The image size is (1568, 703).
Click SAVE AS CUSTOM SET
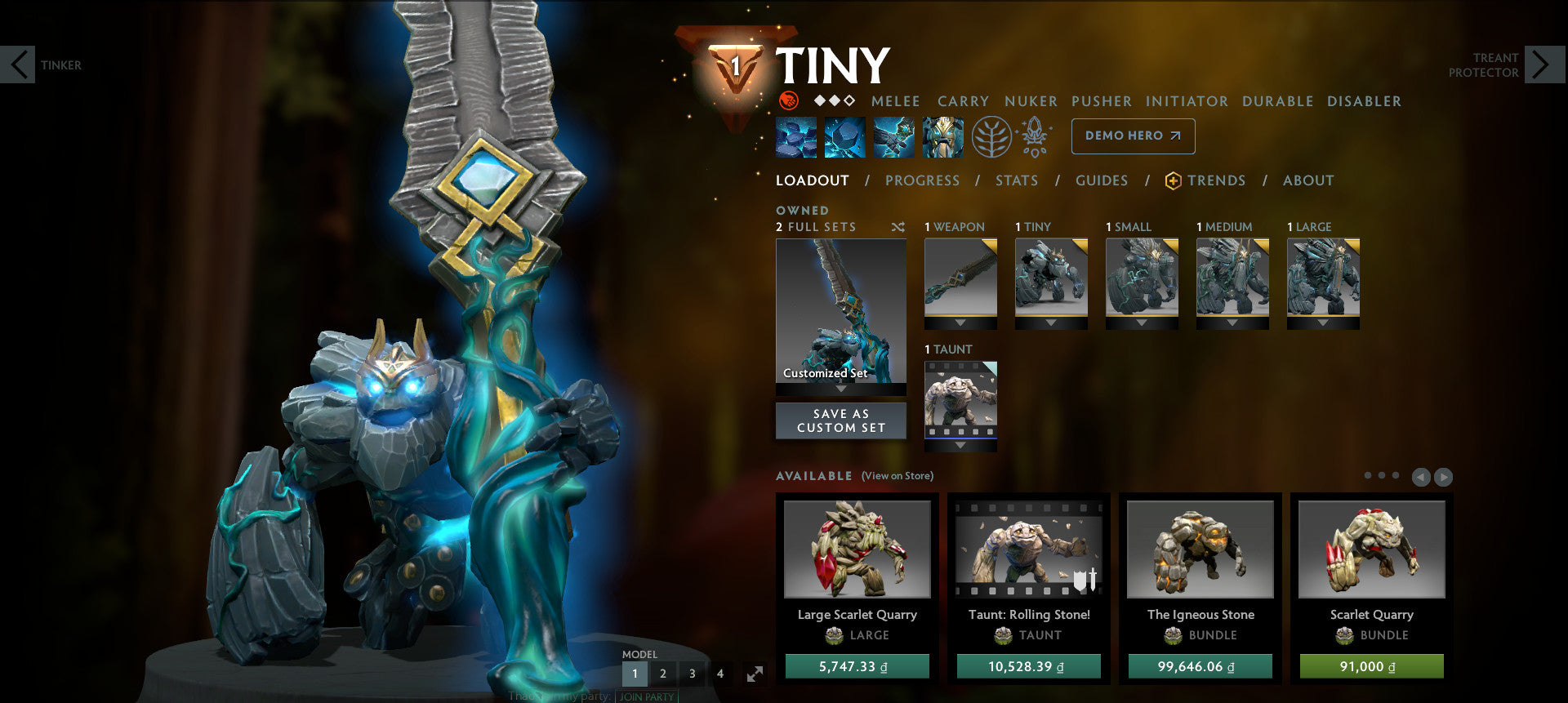(x=840, y=420)
